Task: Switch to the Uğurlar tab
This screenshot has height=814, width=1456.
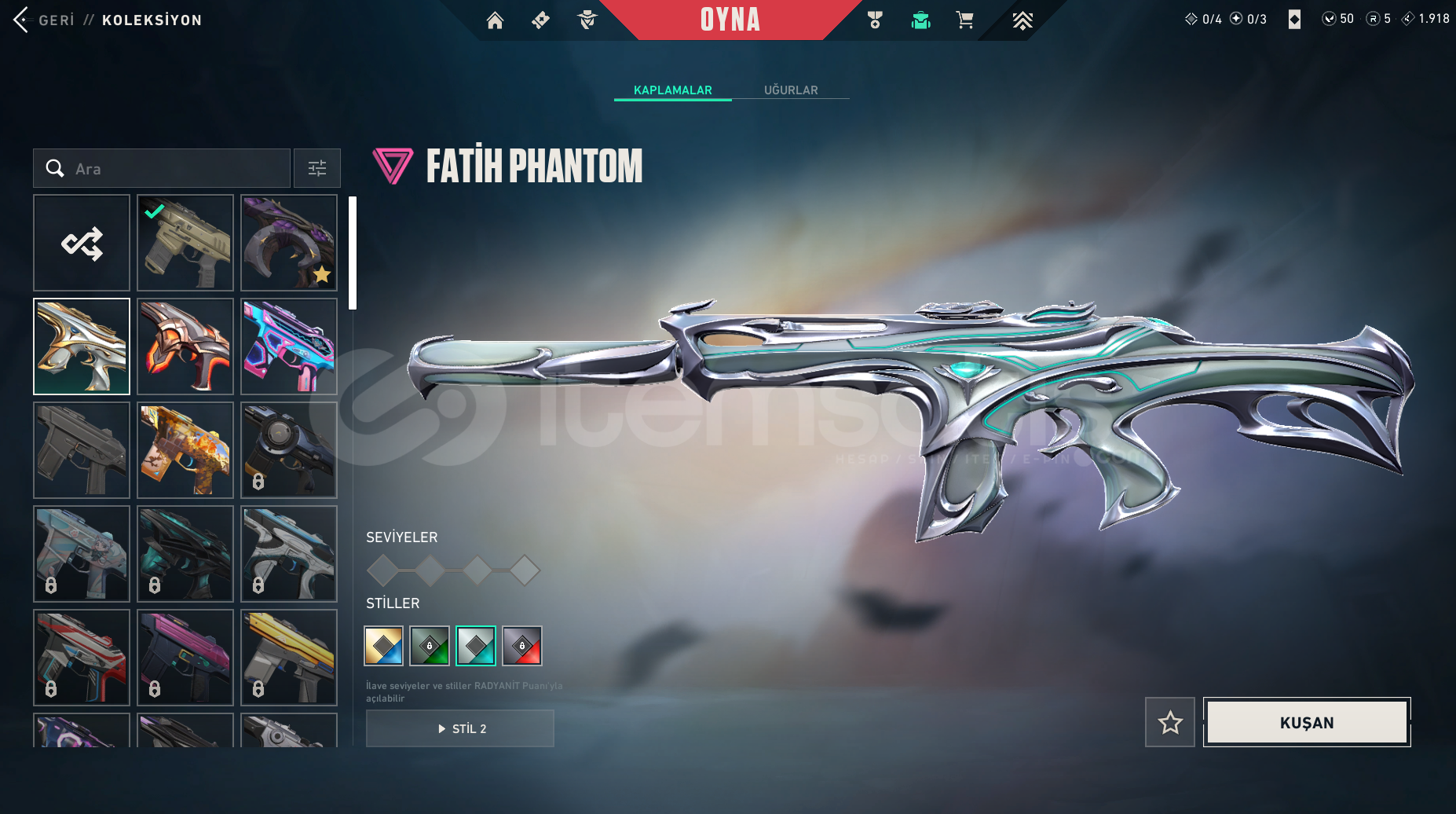Action: point(791,90)
